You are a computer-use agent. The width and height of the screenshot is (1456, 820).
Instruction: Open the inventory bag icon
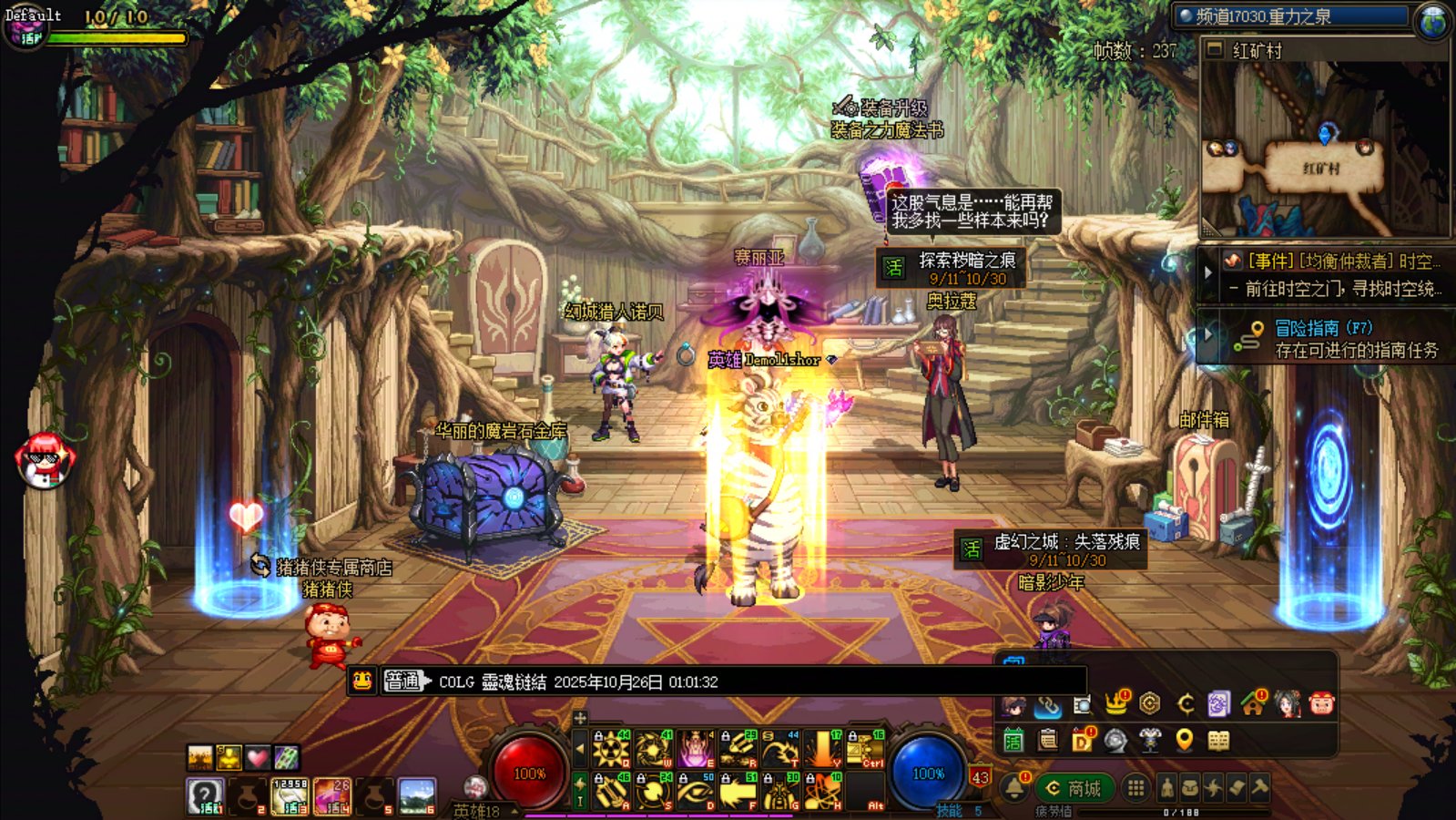1189,788
